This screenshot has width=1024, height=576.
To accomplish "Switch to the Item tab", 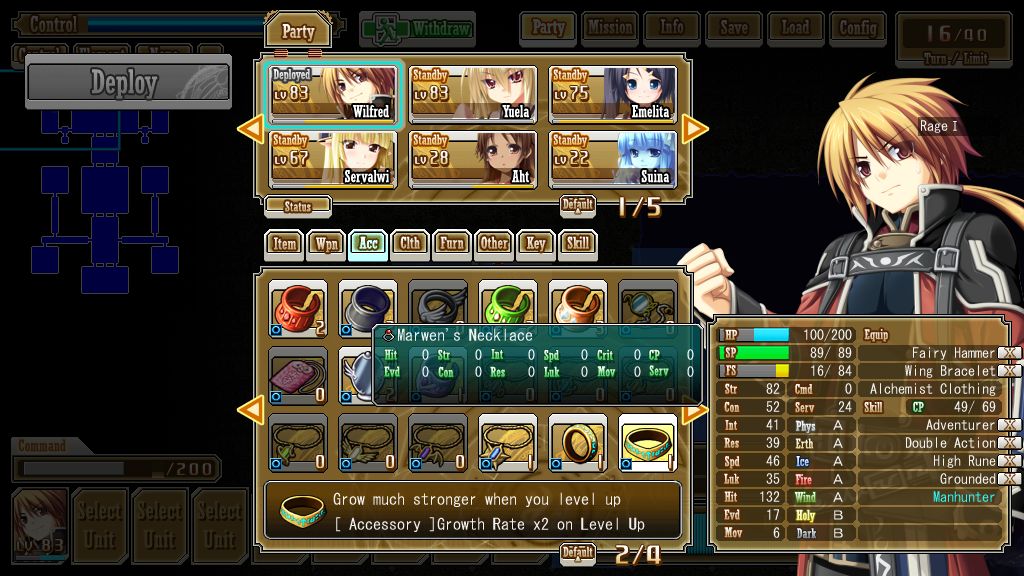I will click(x=285, y=243).
